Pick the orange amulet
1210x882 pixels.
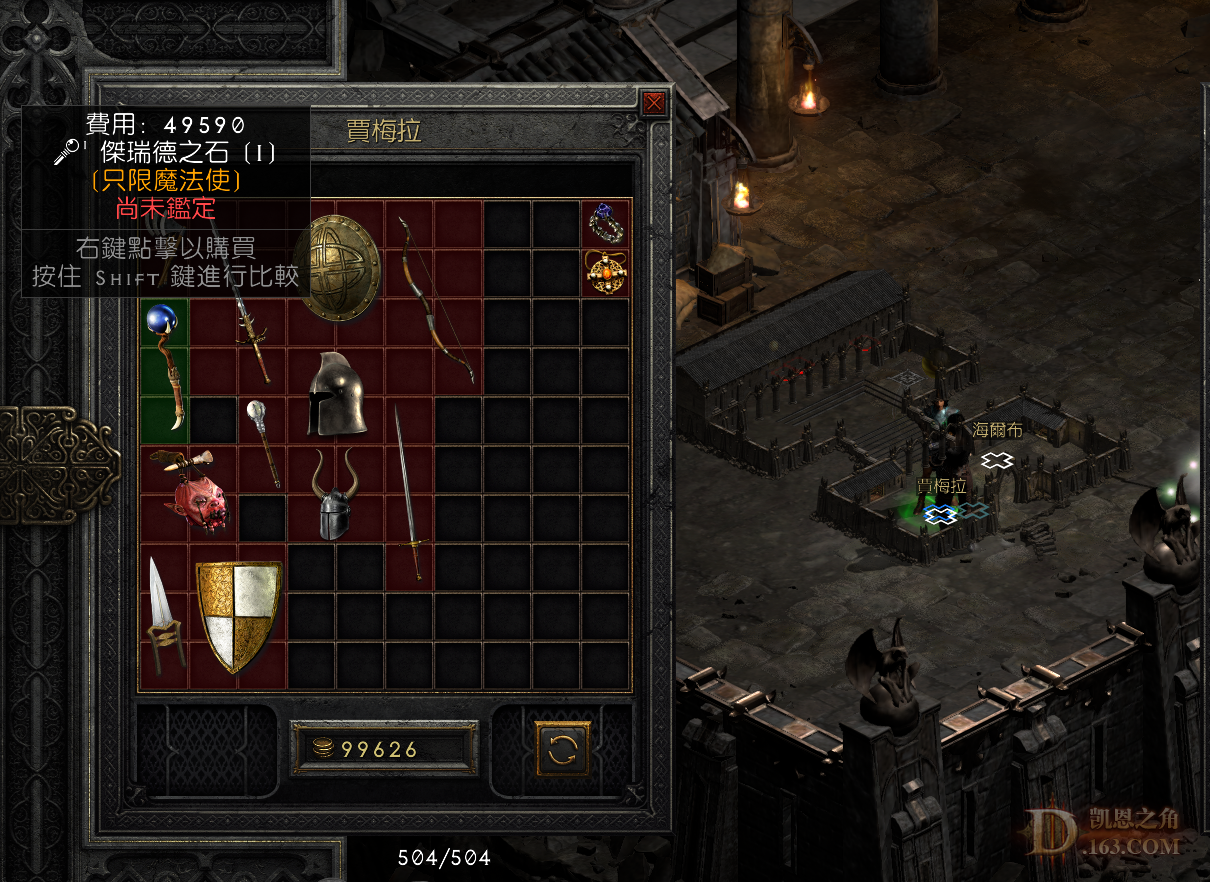[606, 272]
